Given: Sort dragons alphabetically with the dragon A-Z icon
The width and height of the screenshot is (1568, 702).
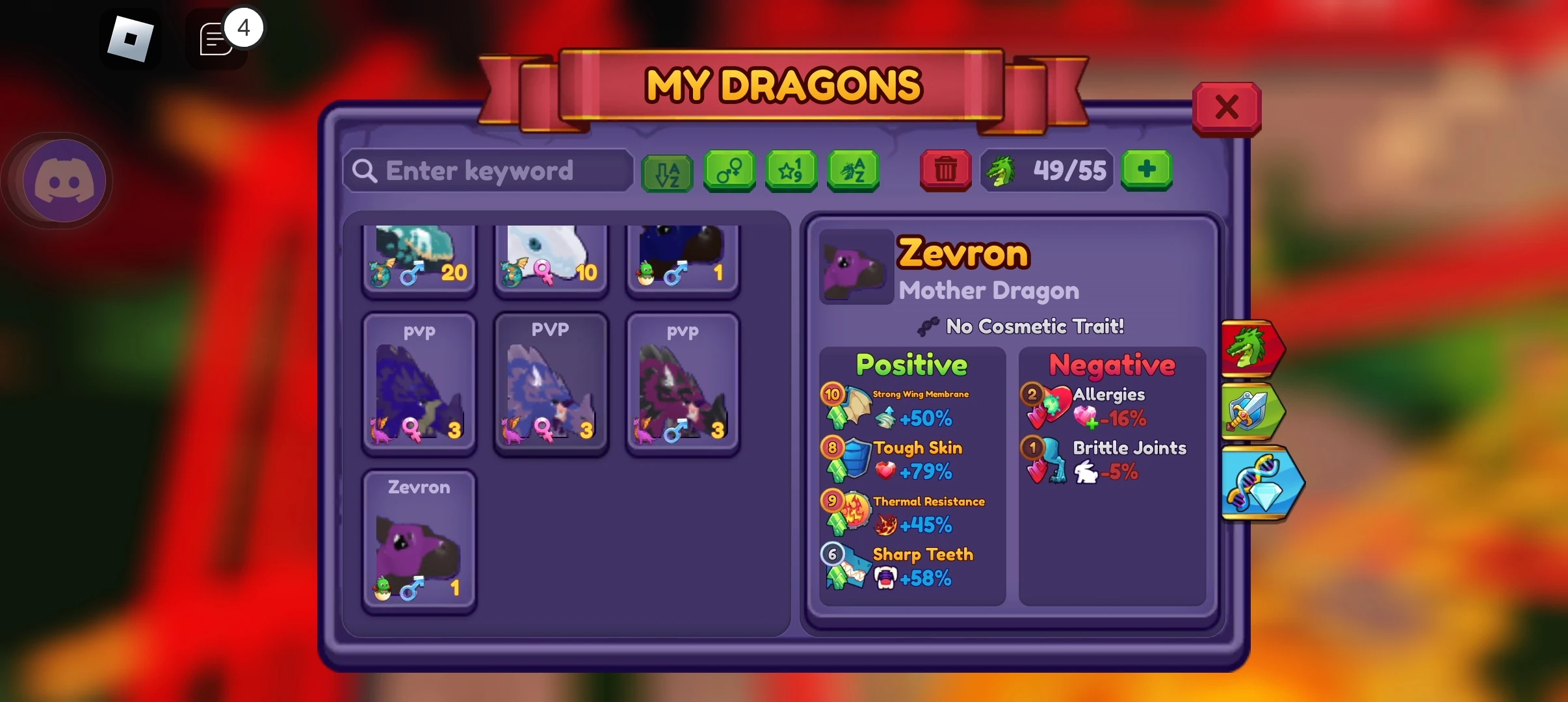Looking at the screenshot, I should (x=852, y=171).
